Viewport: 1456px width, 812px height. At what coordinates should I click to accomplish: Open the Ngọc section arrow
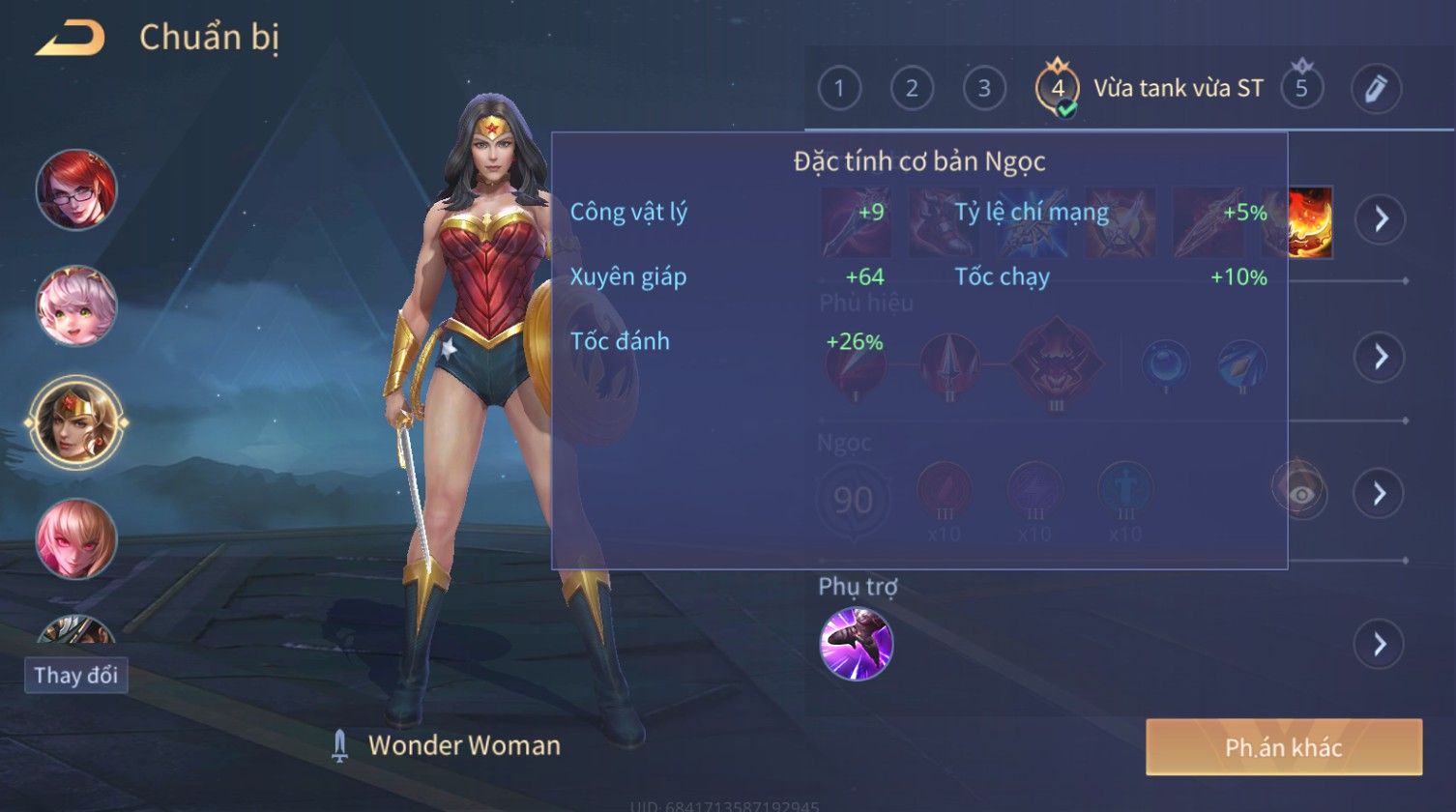(1380, 494)
